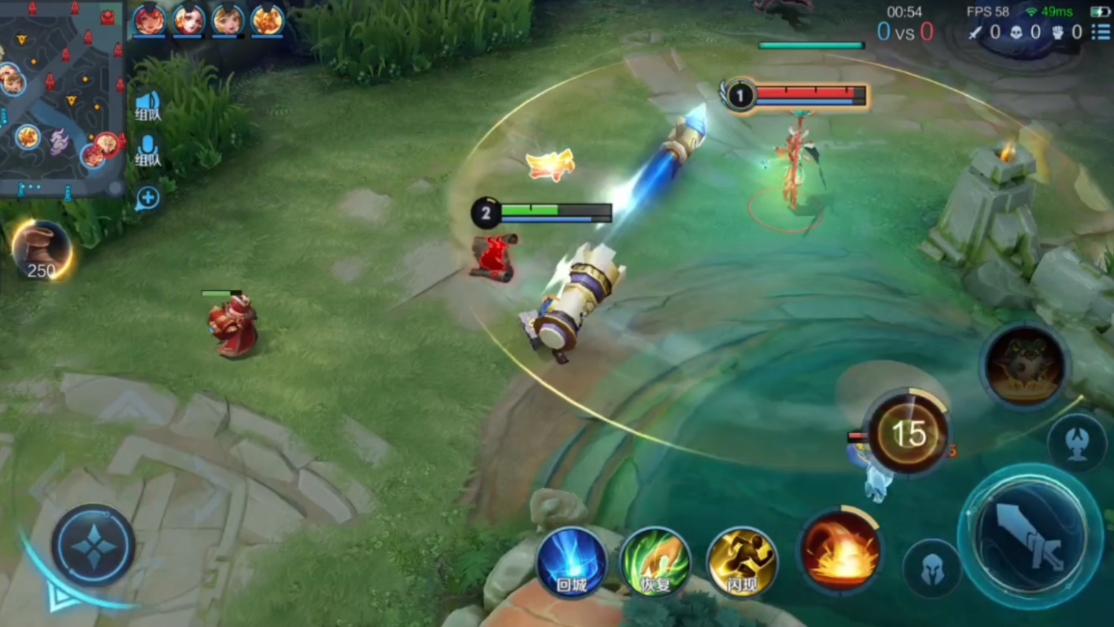
Task: Select the helmet minion-attack button
Action: click(932, 568)
